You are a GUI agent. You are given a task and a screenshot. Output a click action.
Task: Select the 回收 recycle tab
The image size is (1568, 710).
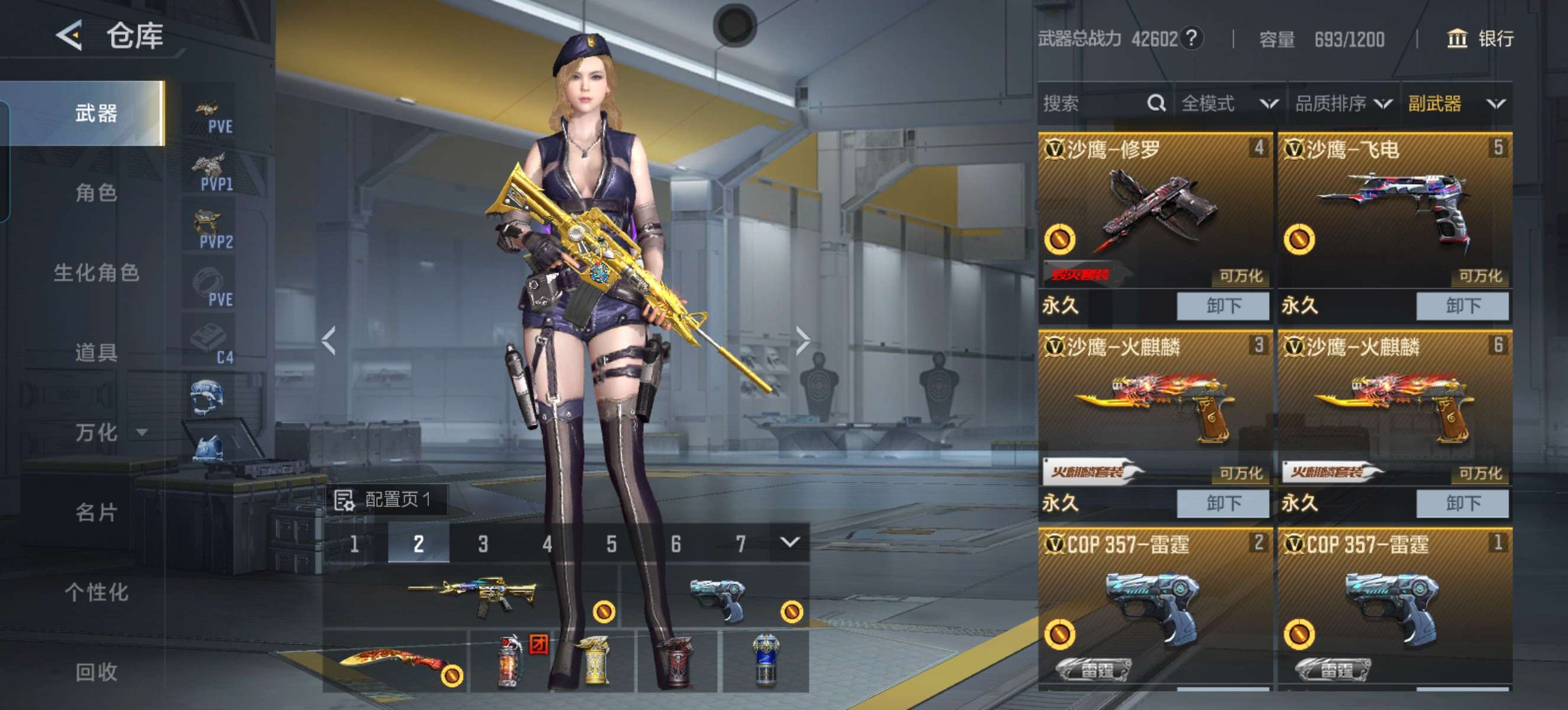pyautogui.click(x=96, y=672)
